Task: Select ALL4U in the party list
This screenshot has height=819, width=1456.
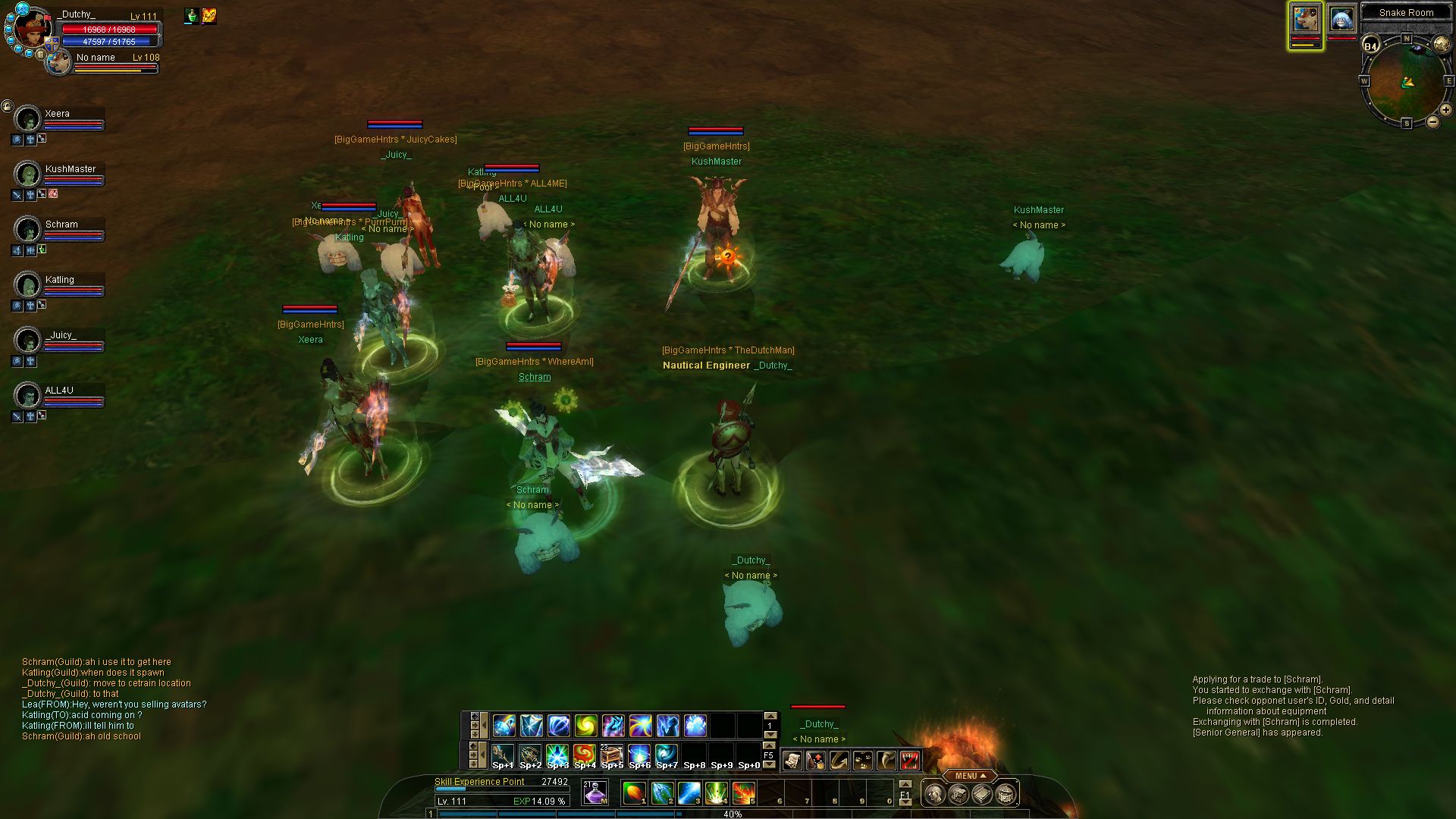Action: [x=28, y=396]
